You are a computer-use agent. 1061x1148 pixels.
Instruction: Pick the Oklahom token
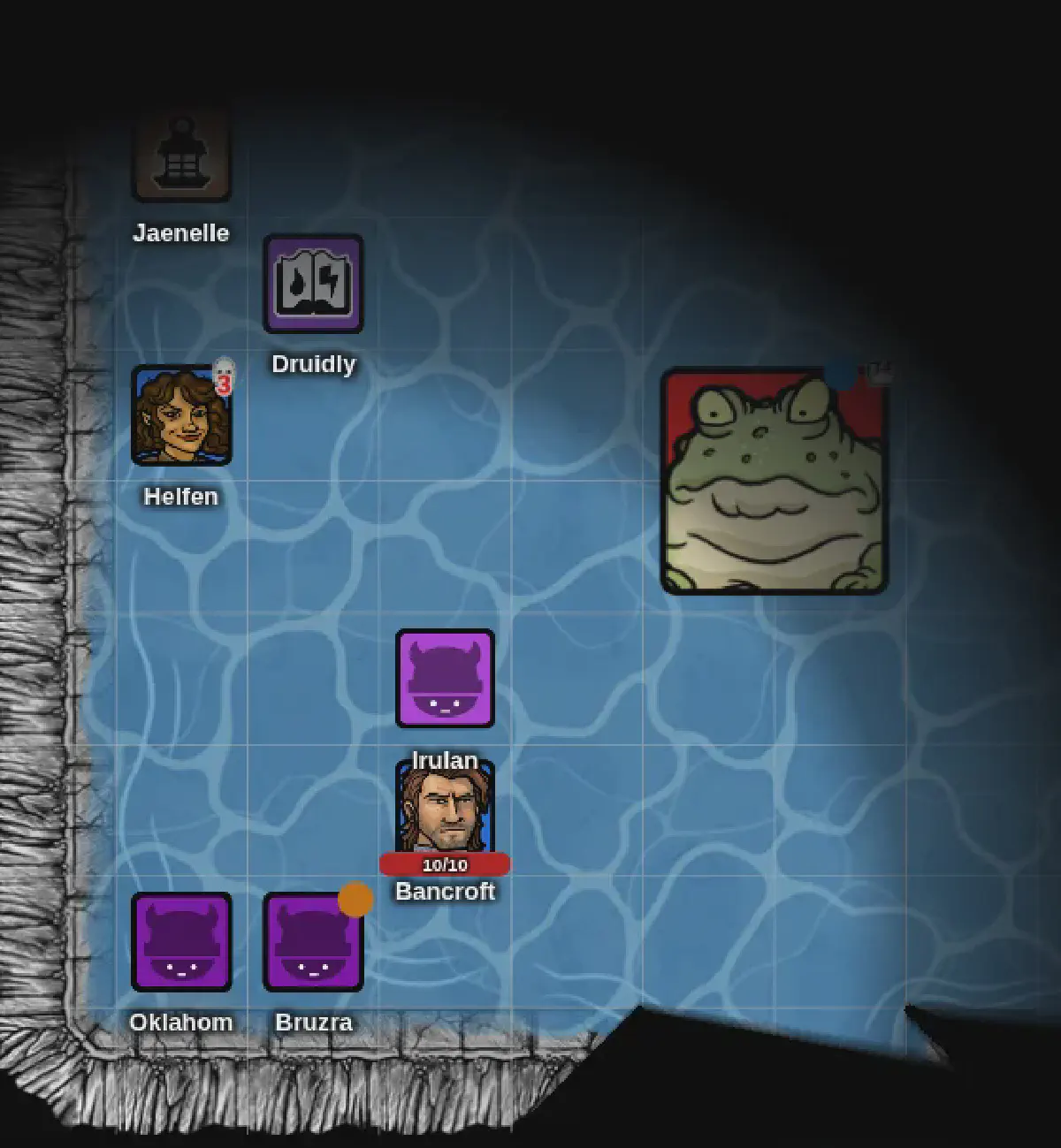tap(181, 942)
